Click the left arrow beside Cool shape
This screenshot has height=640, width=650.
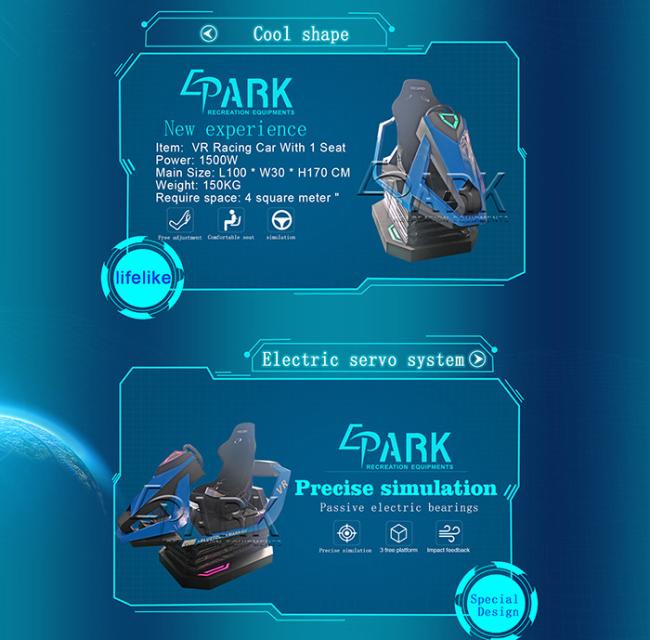tap(209, 34)
